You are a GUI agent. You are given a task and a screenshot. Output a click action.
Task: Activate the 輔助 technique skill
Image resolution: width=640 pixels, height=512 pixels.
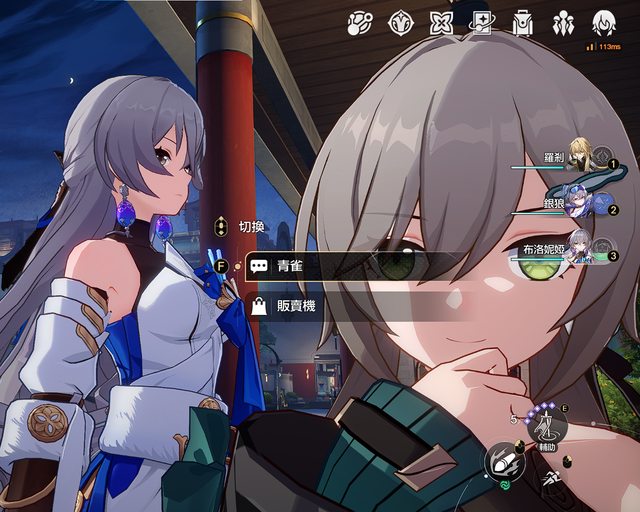coord(547,430)
